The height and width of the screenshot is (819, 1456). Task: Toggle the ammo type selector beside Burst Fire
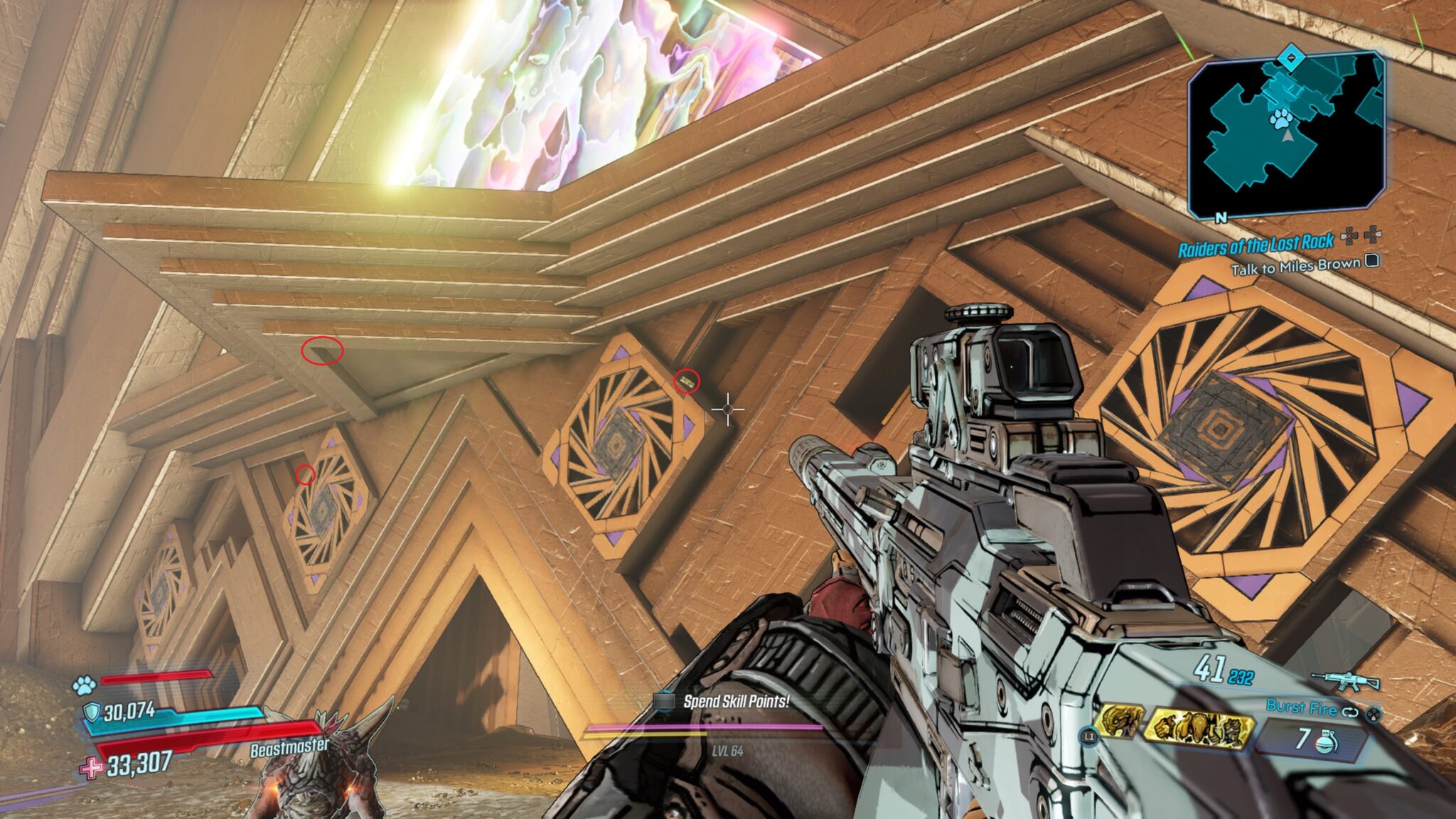(x=1374, y=715)
